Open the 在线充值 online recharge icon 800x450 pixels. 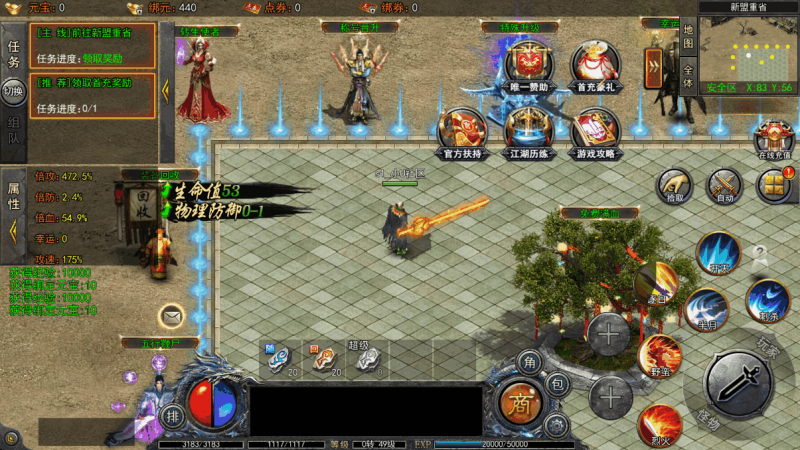click(x=774, y=139)
